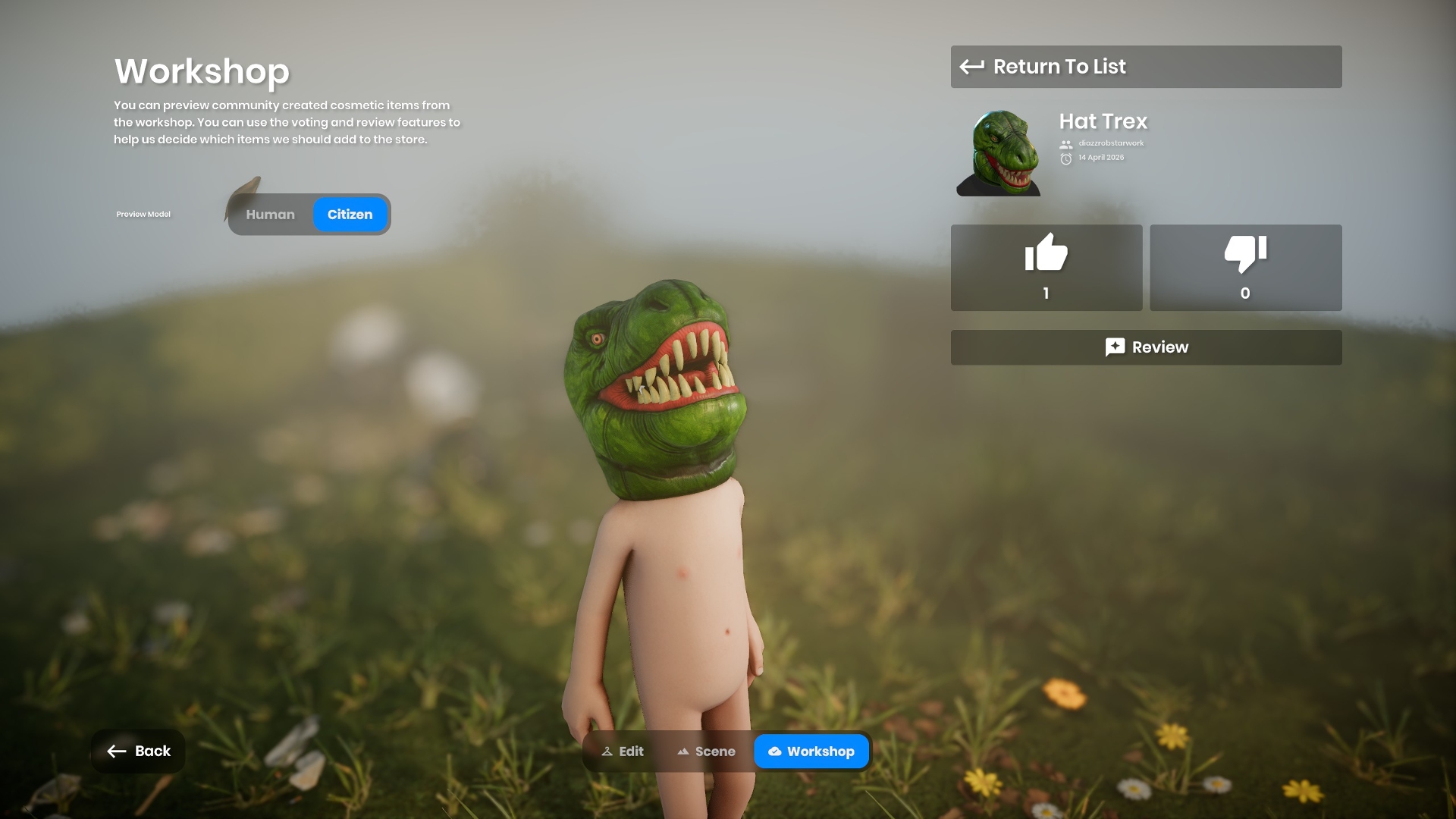1456x819 pixels.
Task: Select the Workshop tab
Action: click(x=811, y=752)
